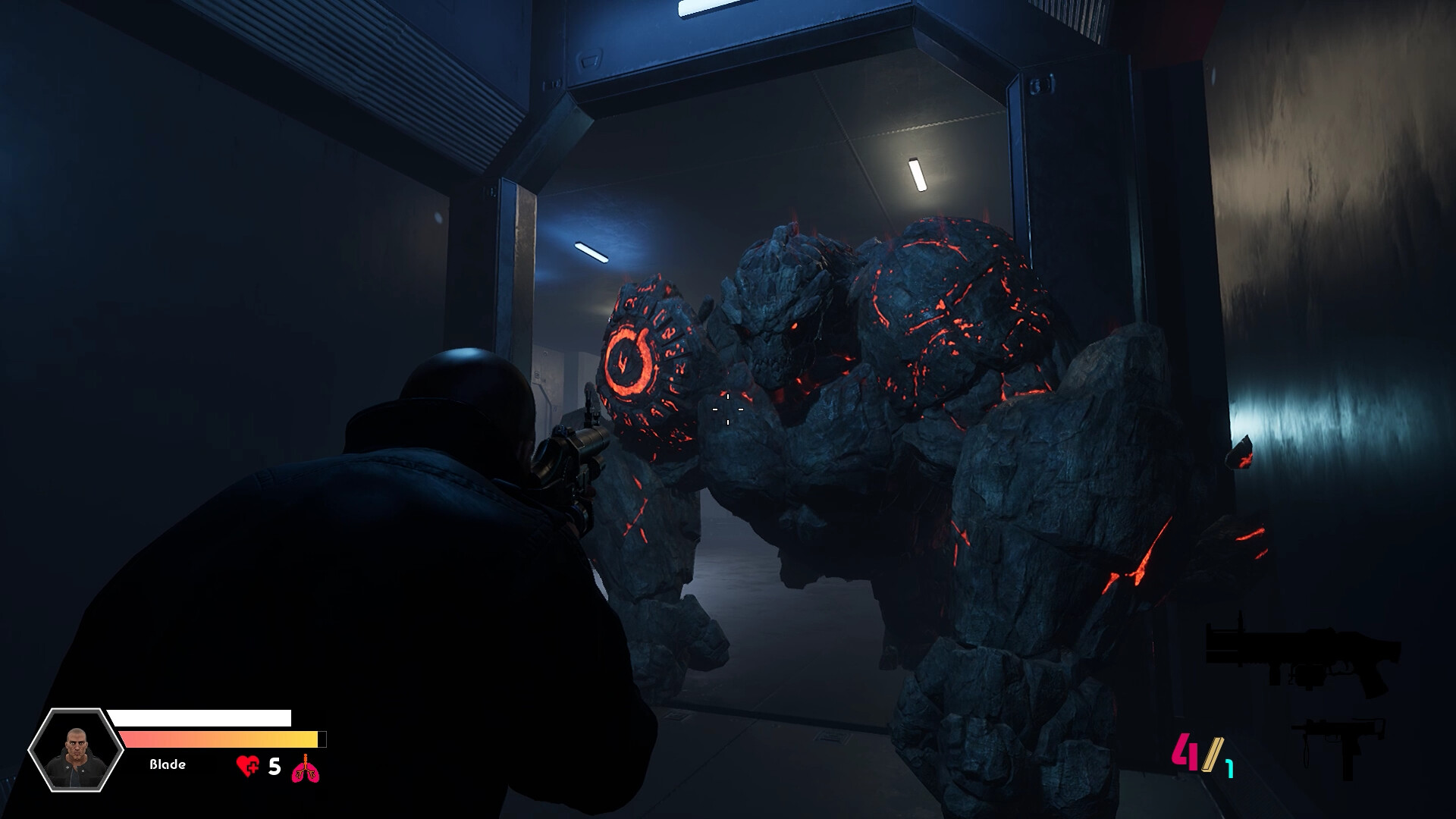Click Blade's hexagonal character portrait
Image resolution: width=1456 pixels, height=819 pixels.
point(76,750)
